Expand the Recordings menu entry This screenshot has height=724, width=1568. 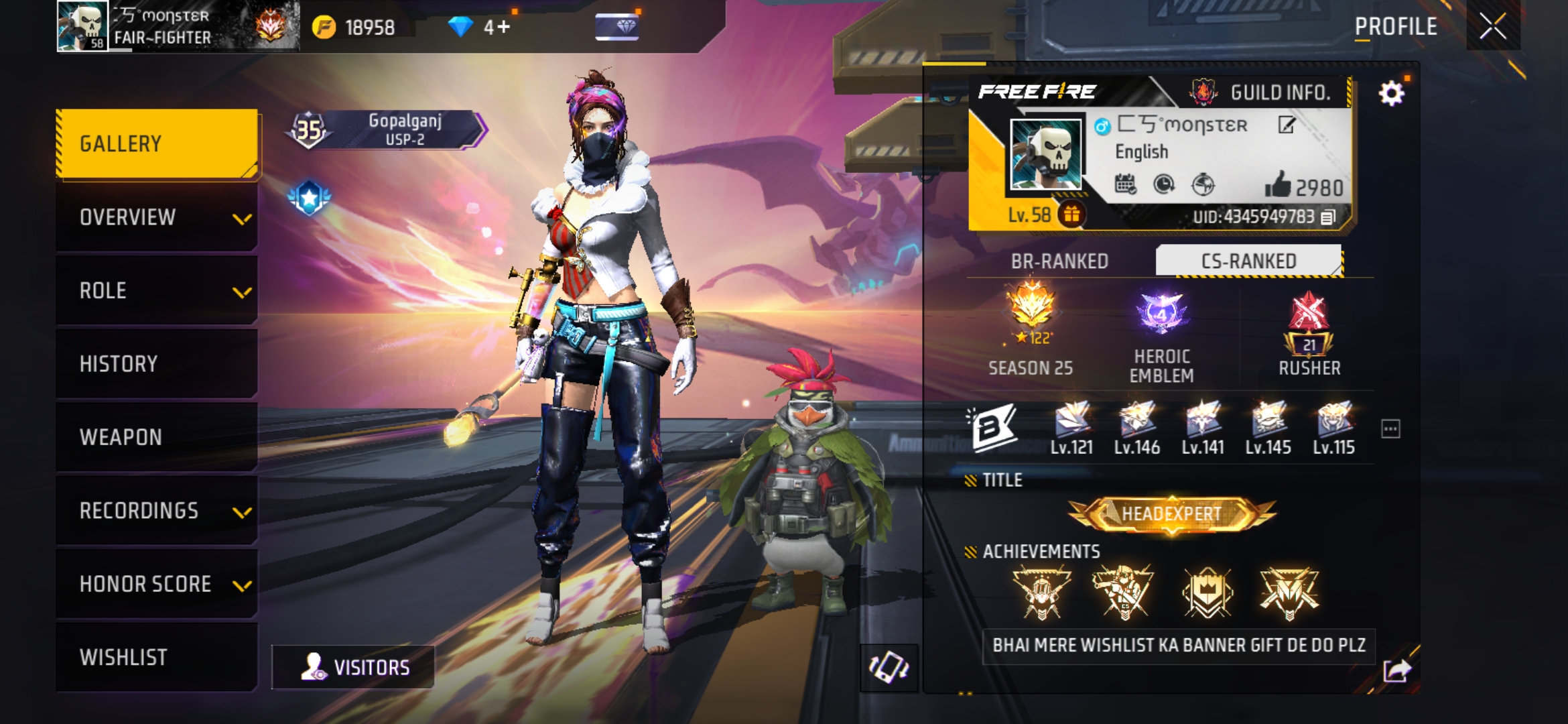pos(157,511)
